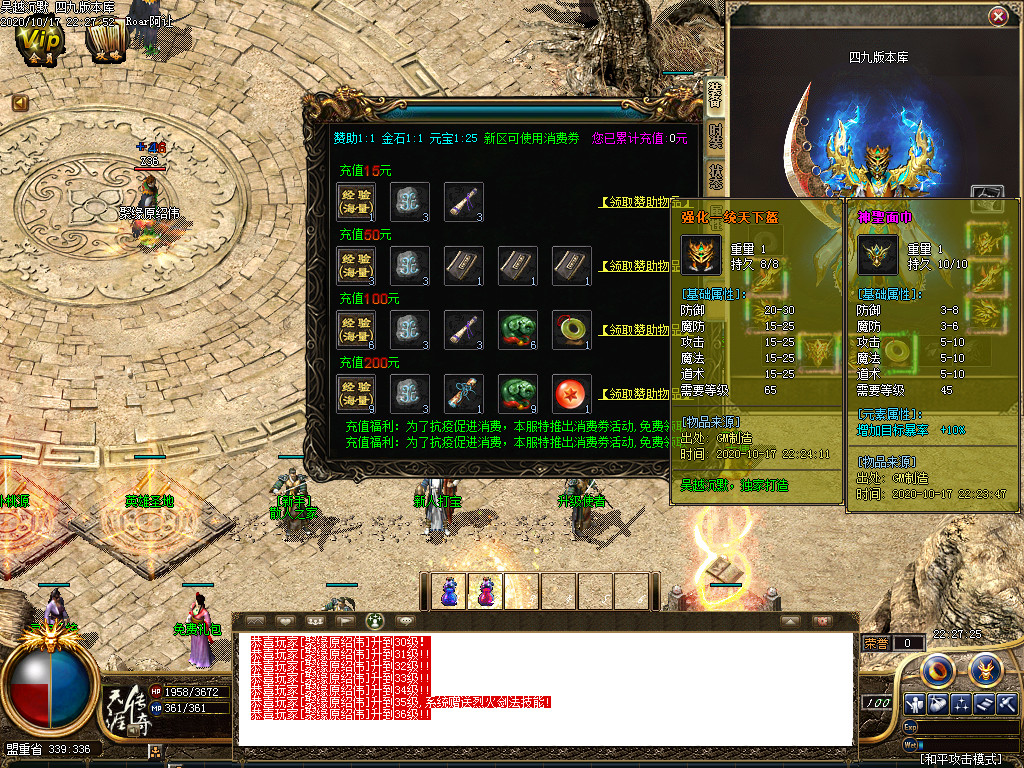Show the 状态 status tab
This screenshot has height=768, width=1024.
click(x=715, y=176)
